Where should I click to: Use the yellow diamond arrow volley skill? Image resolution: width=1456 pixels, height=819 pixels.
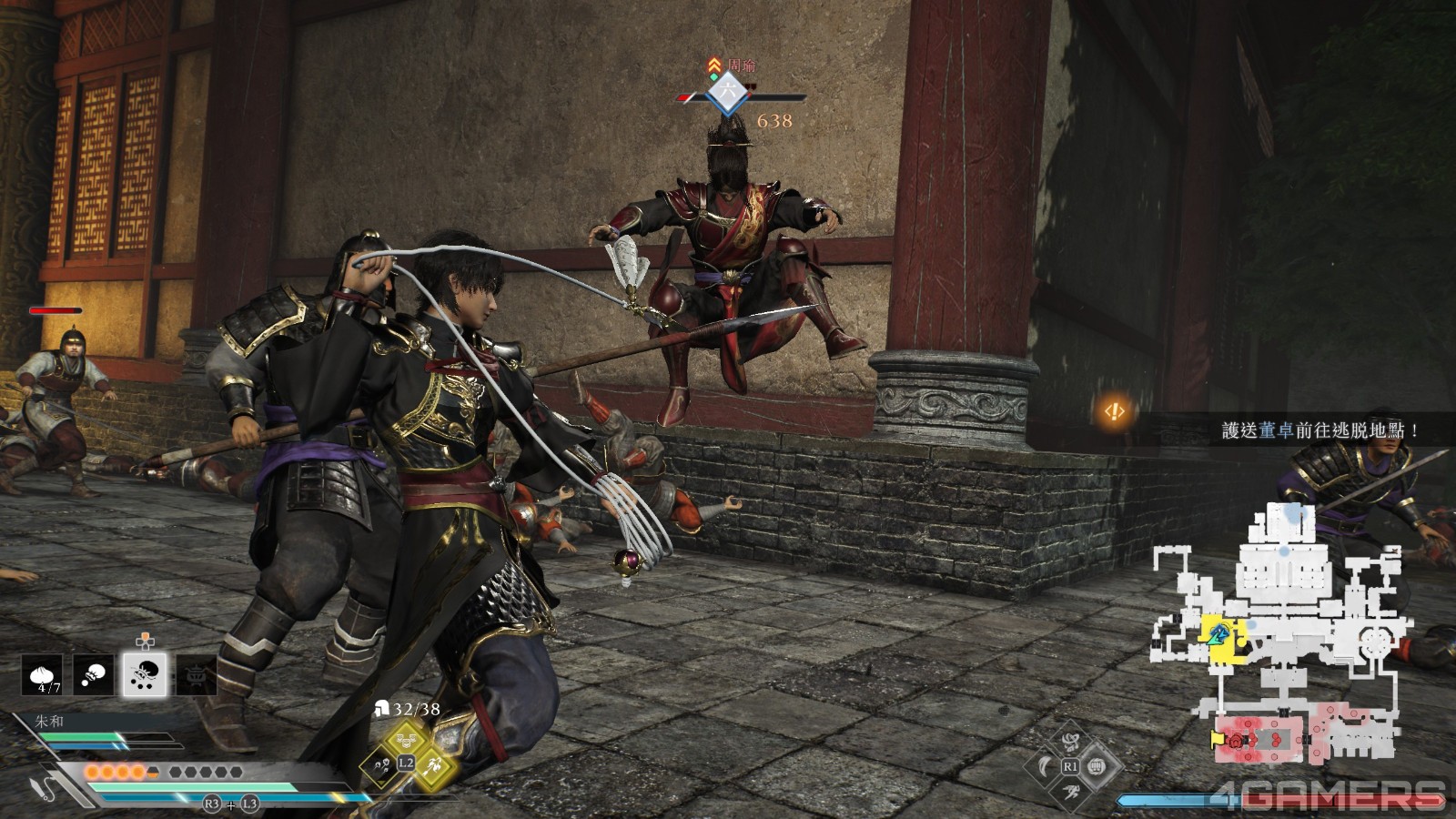click(432, 764)
